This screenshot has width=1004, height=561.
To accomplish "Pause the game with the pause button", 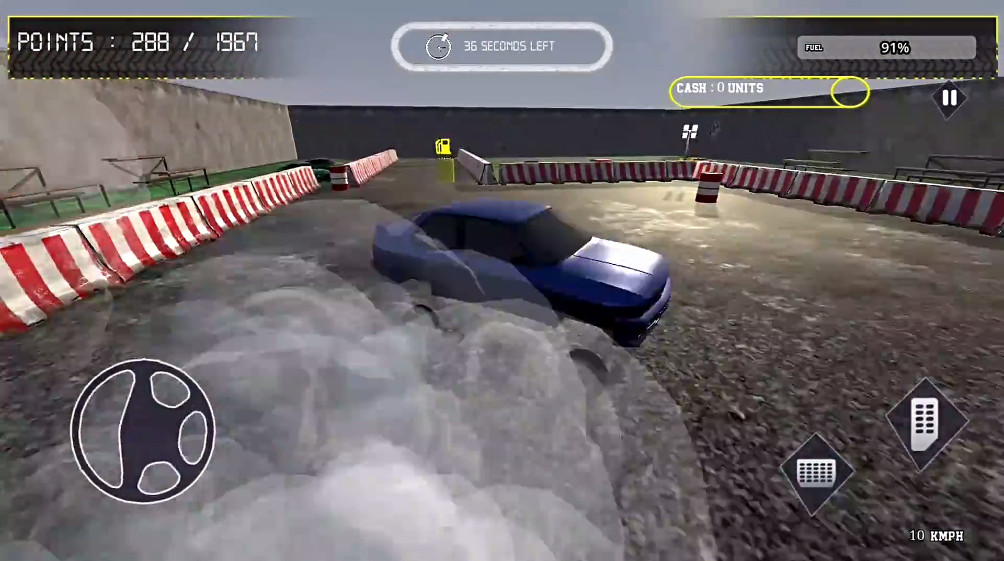I will click(x=949, y=98).
